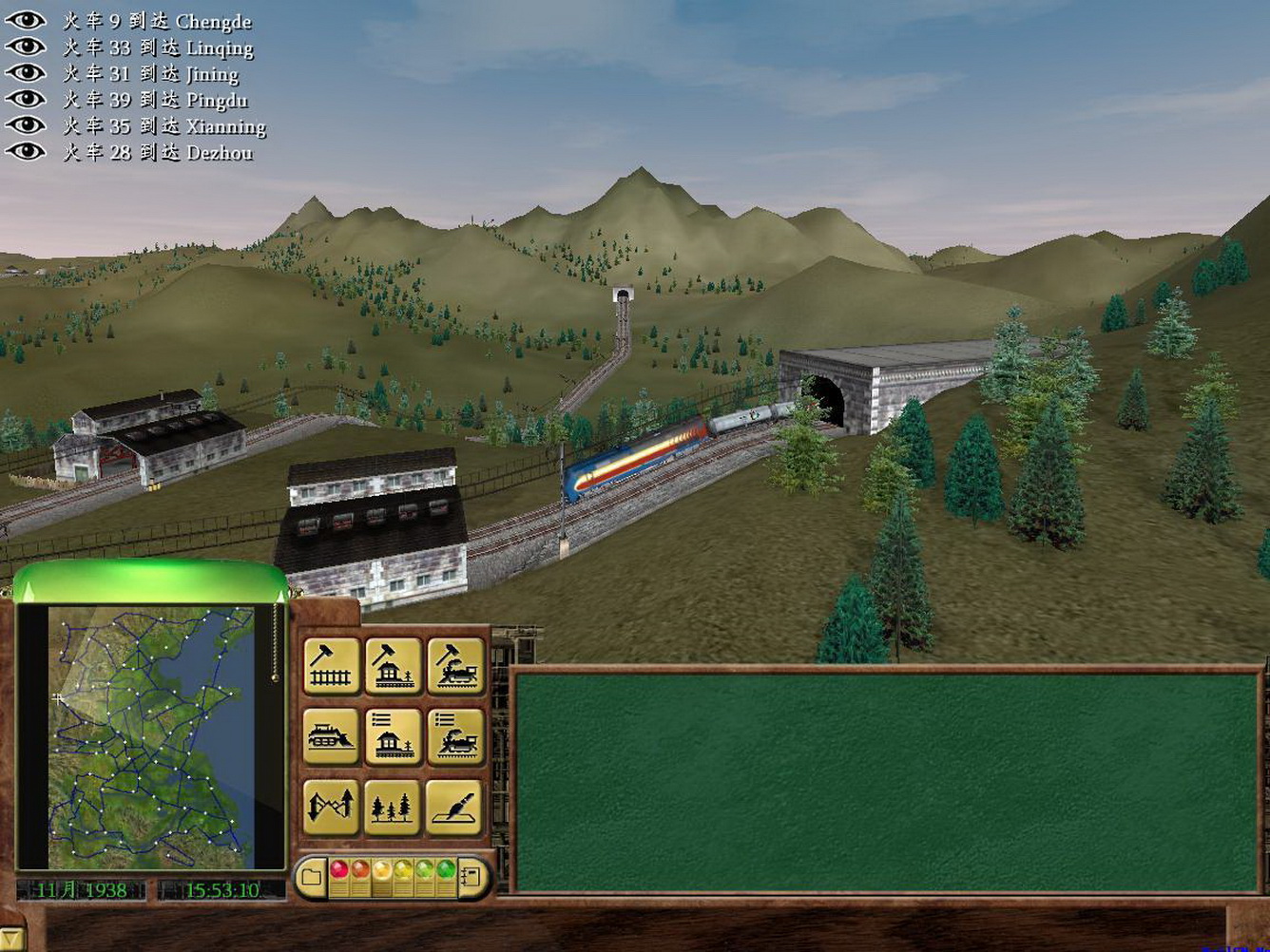Select the plant trees tool
1270x952 pixels.
point(394,807)
